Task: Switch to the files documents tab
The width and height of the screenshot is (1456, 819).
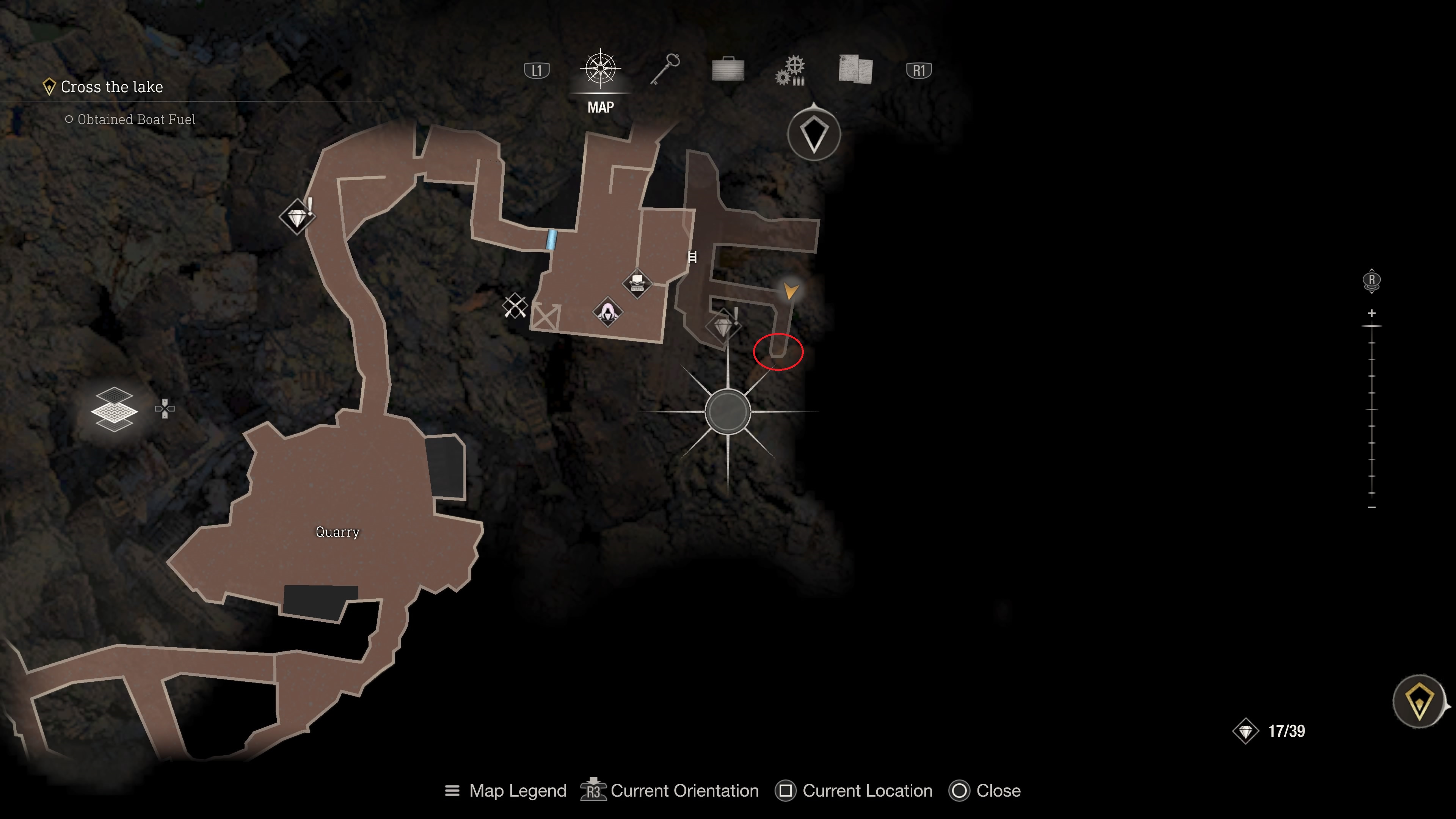Action: coord(855,70)
